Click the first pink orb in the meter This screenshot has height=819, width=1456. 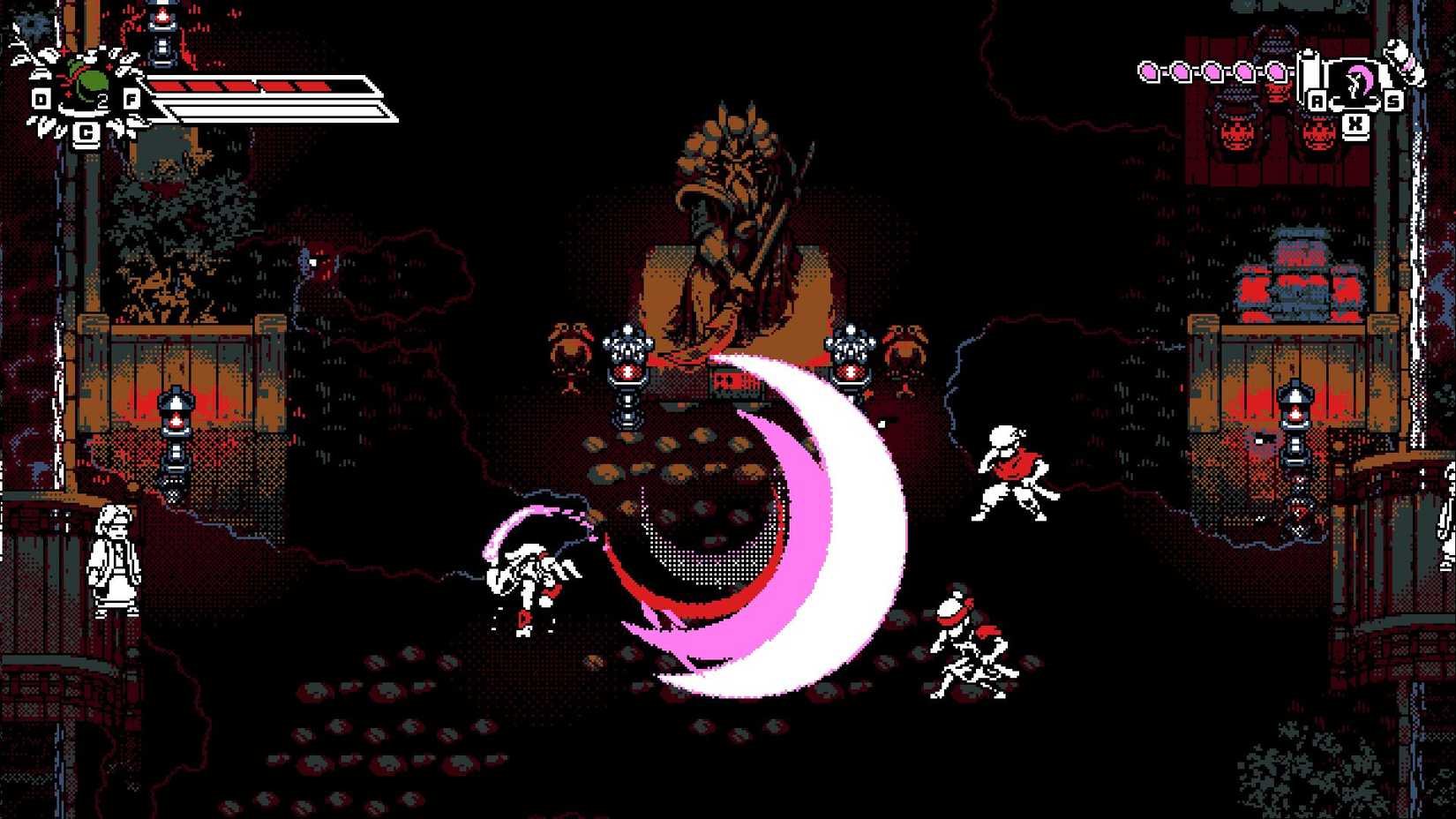point(1148,73)
